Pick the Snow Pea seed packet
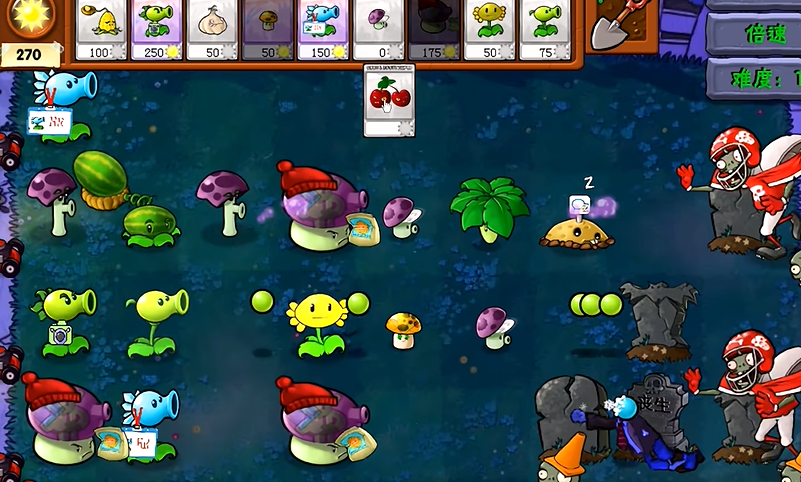Screen dimensions: 801x482 323,29
